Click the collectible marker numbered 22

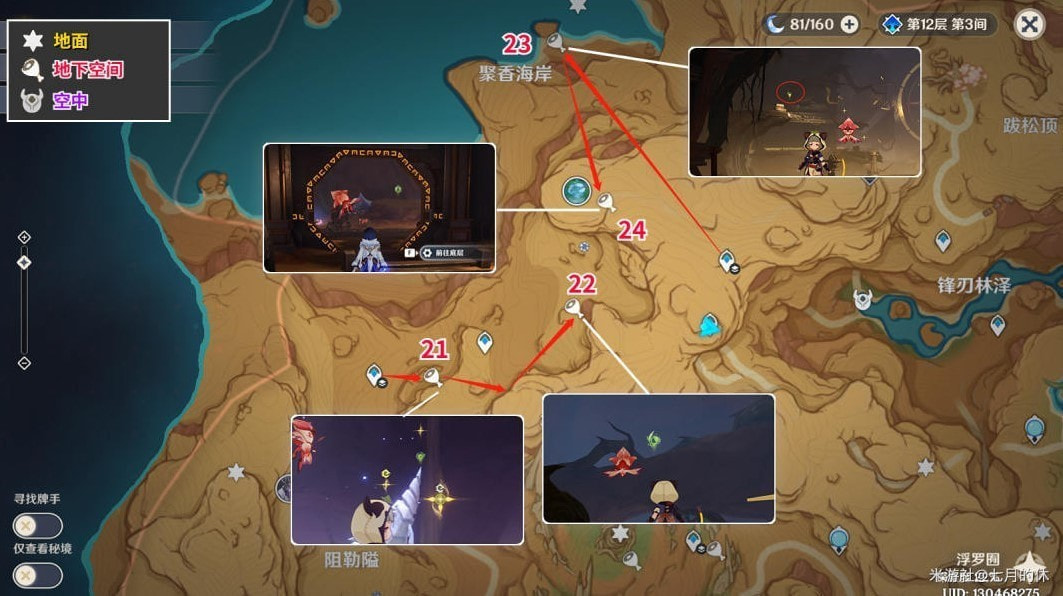[573, 308]
